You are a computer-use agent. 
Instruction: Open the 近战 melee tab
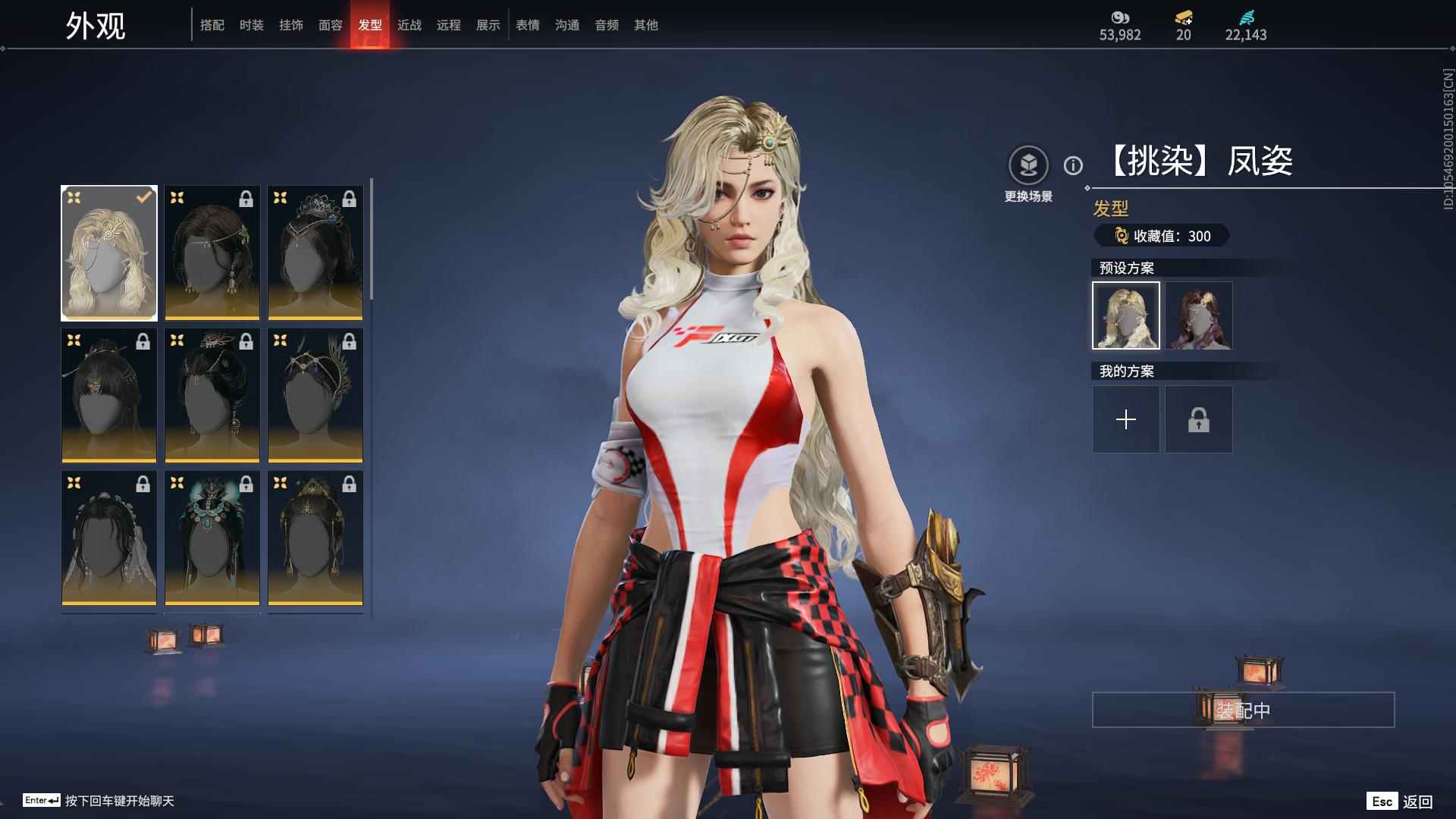(x=409, y=25)
